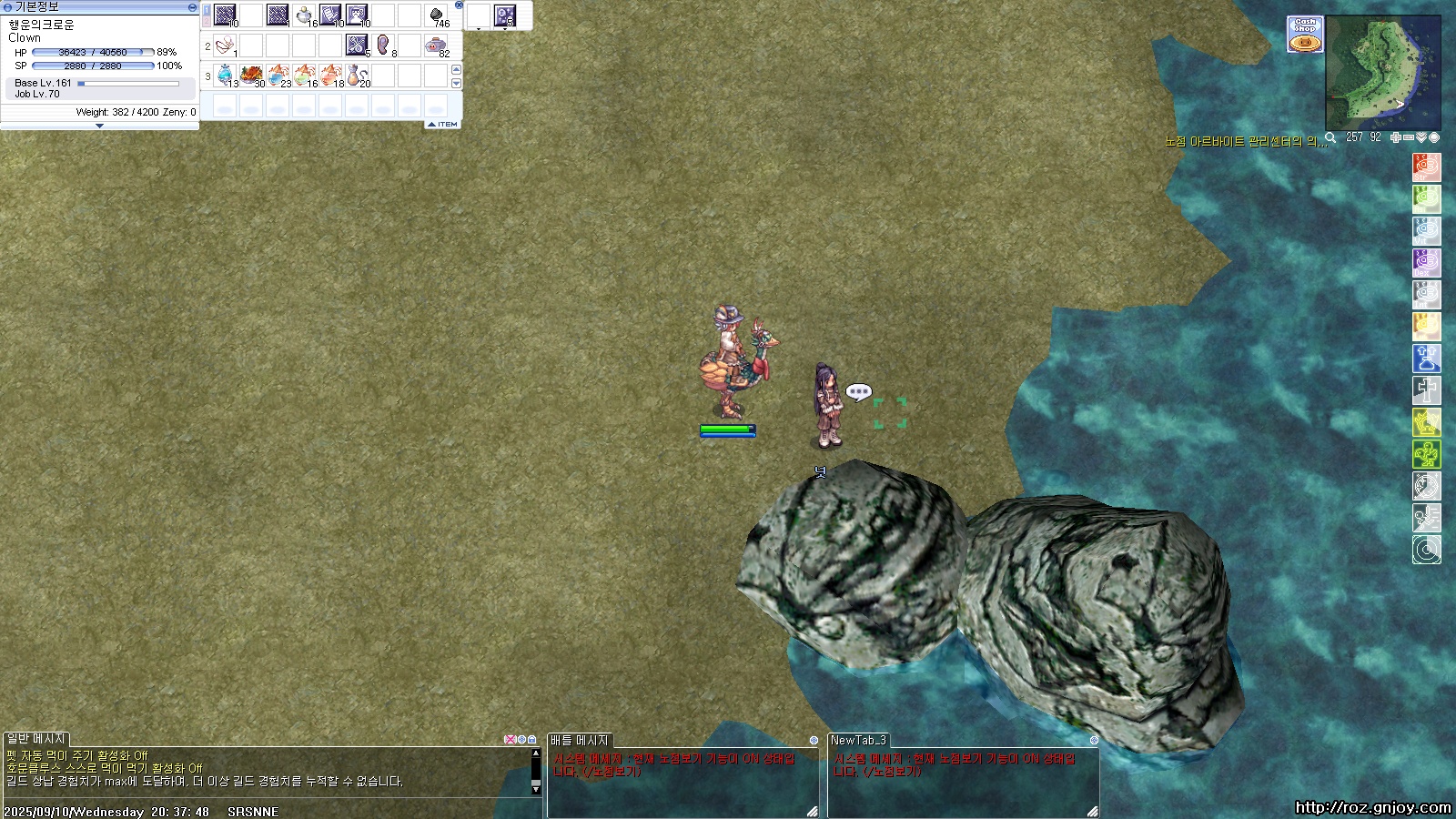Use the pink pig item with 82 count
Image resolution: width=1456 pixels, height=819 pixels.
(436, 45)
